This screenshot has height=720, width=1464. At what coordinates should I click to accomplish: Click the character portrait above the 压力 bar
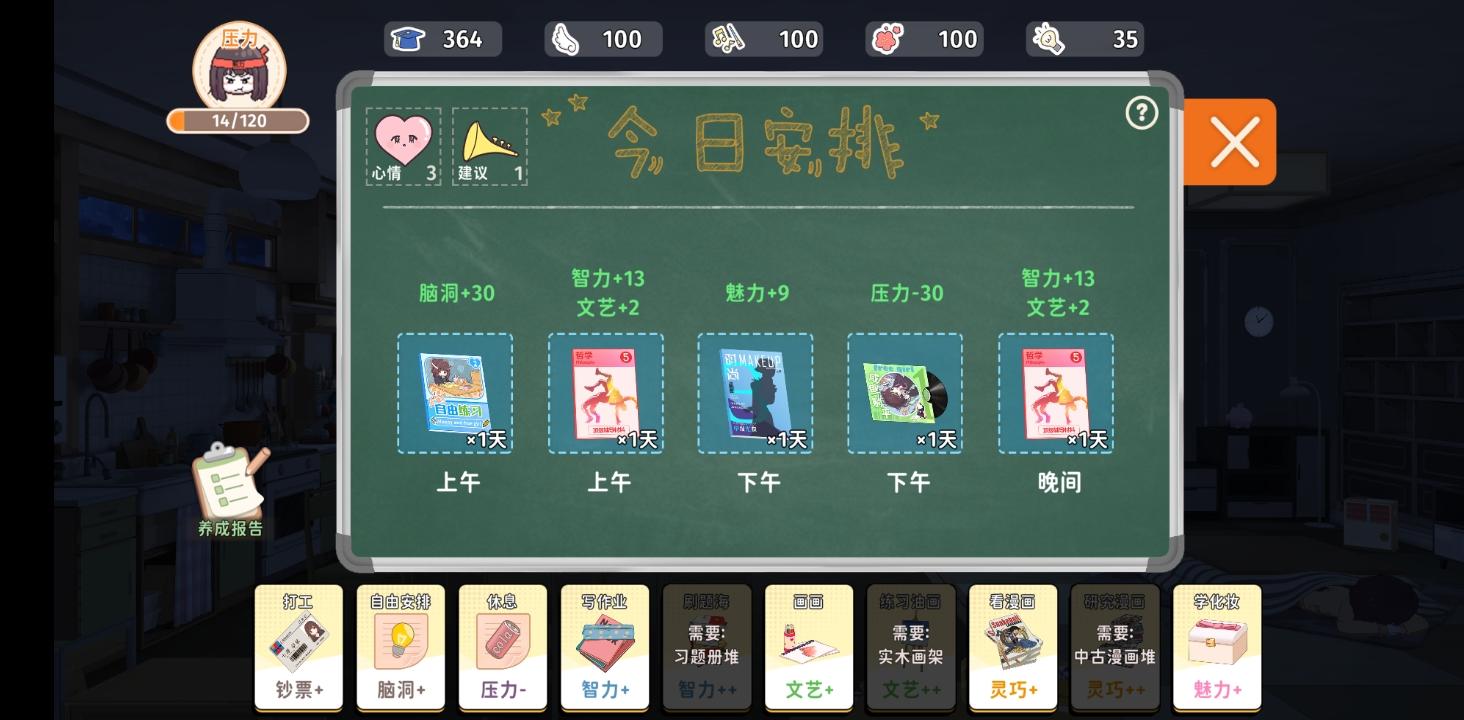pos(236,68)
